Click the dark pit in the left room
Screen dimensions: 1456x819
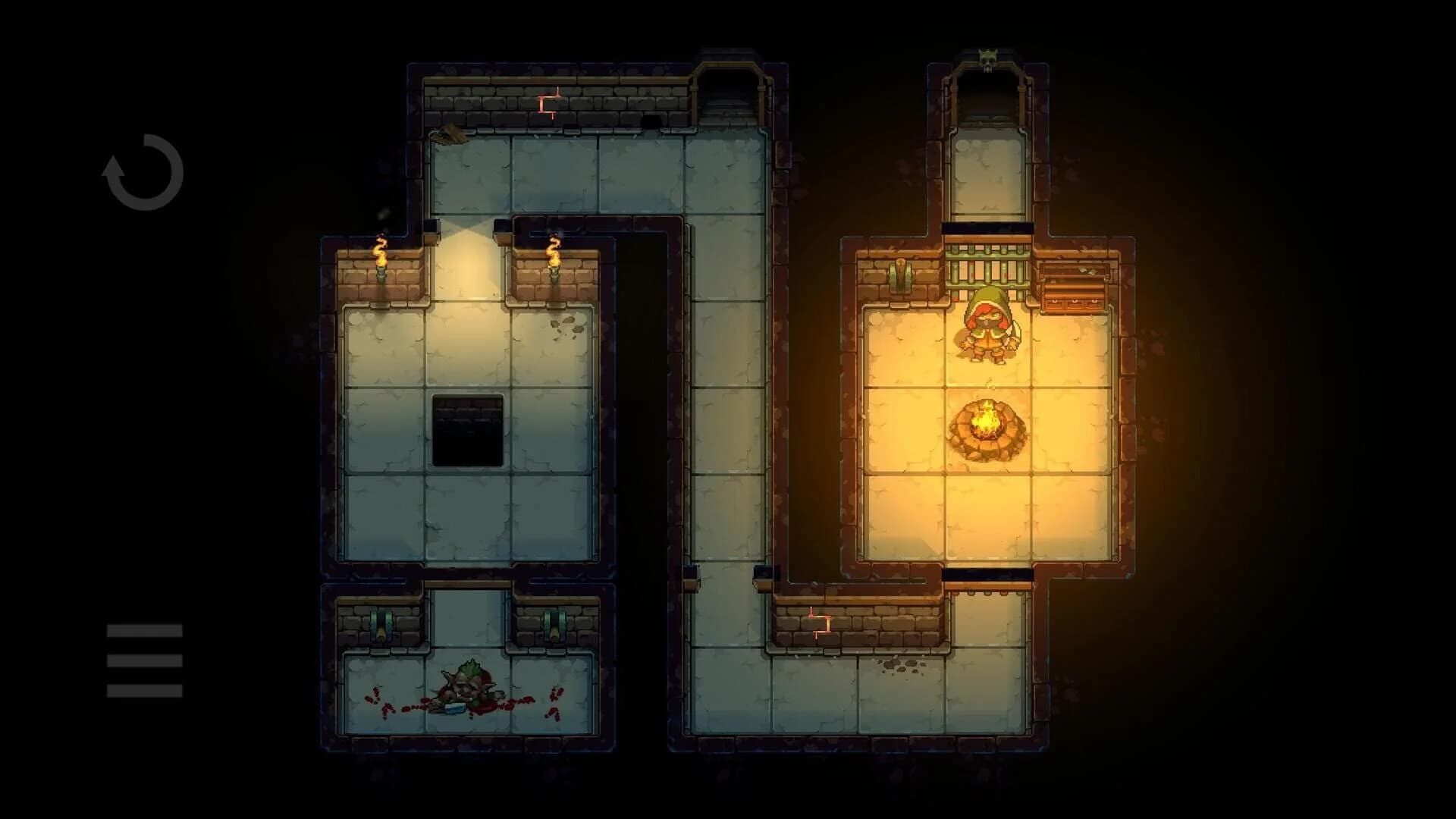[466, 428]
